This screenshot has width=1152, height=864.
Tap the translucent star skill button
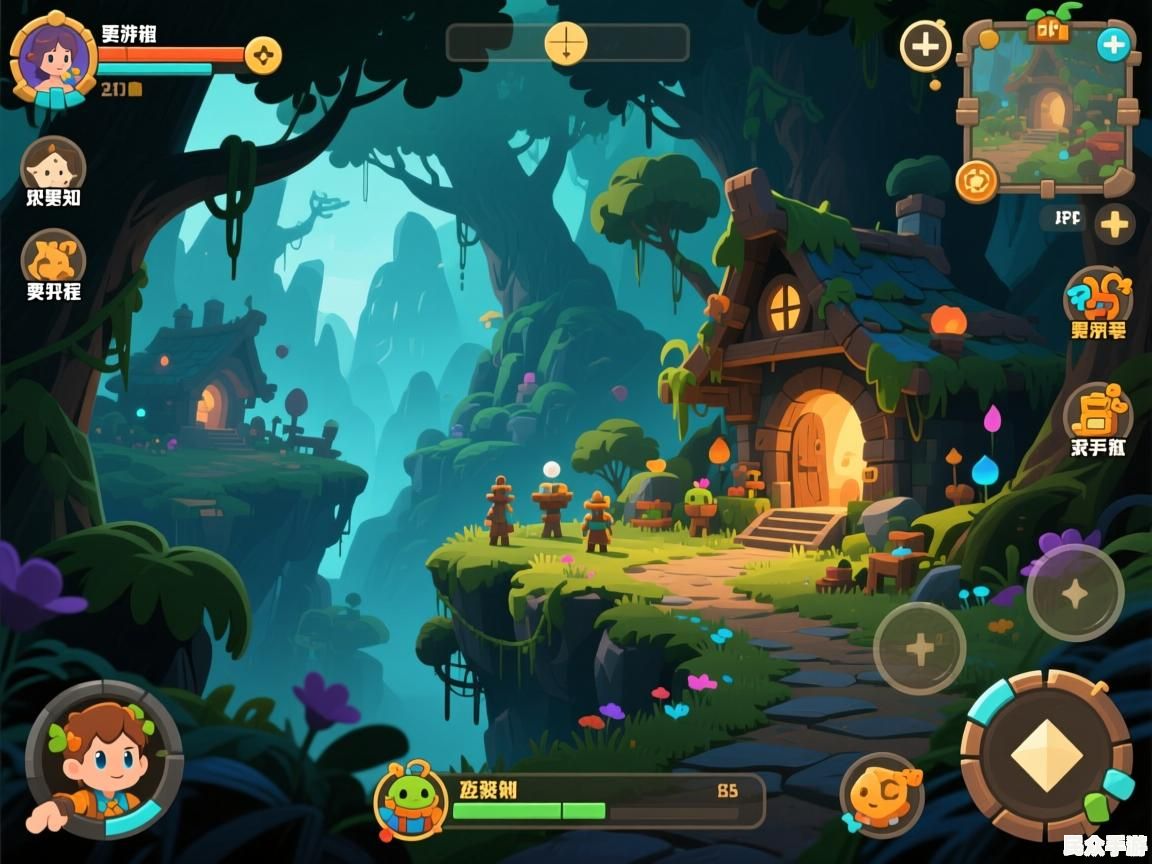coord(1075,594)
